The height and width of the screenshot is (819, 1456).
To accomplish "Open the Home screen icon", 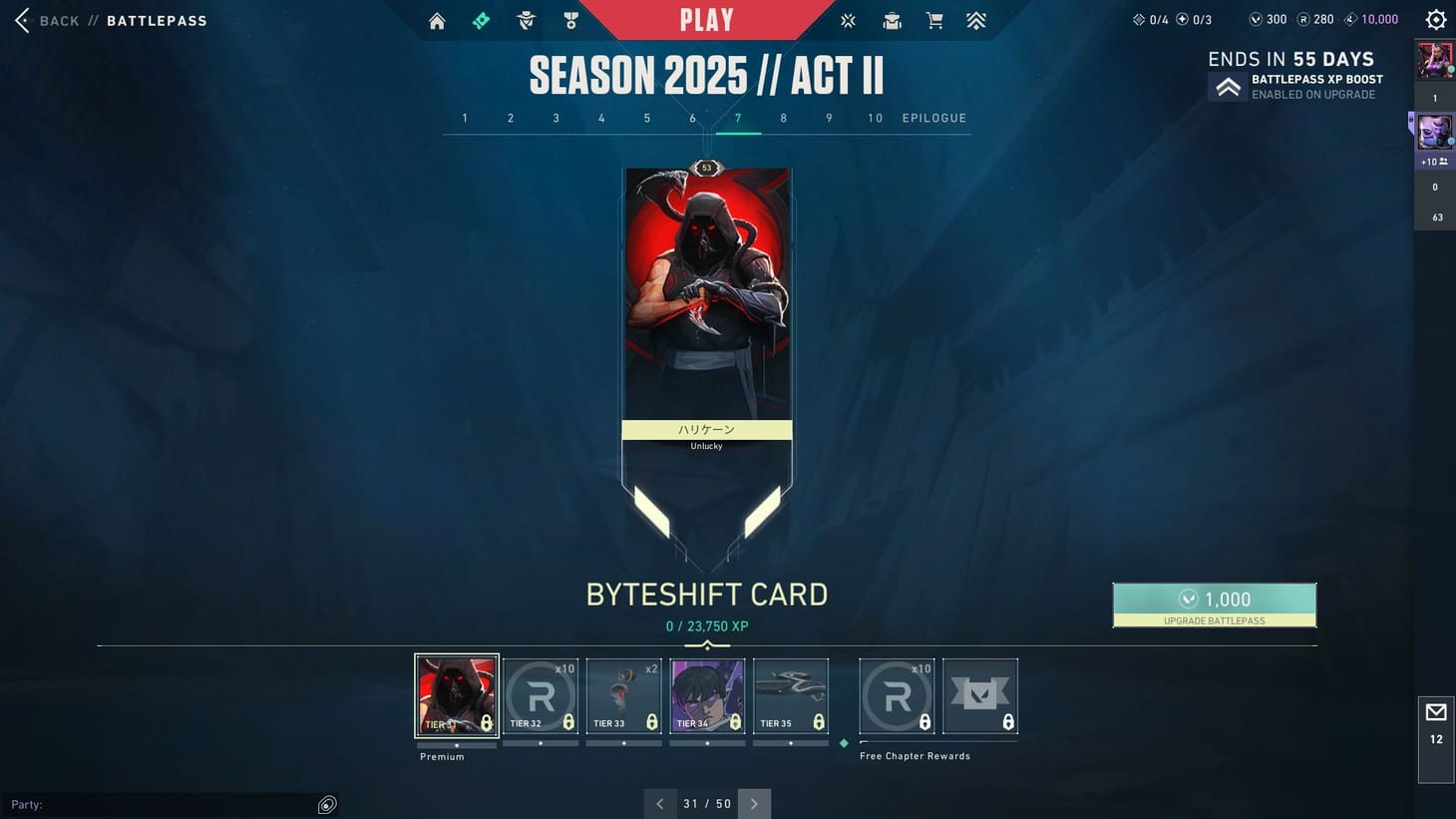I will (x=437, y=20).
